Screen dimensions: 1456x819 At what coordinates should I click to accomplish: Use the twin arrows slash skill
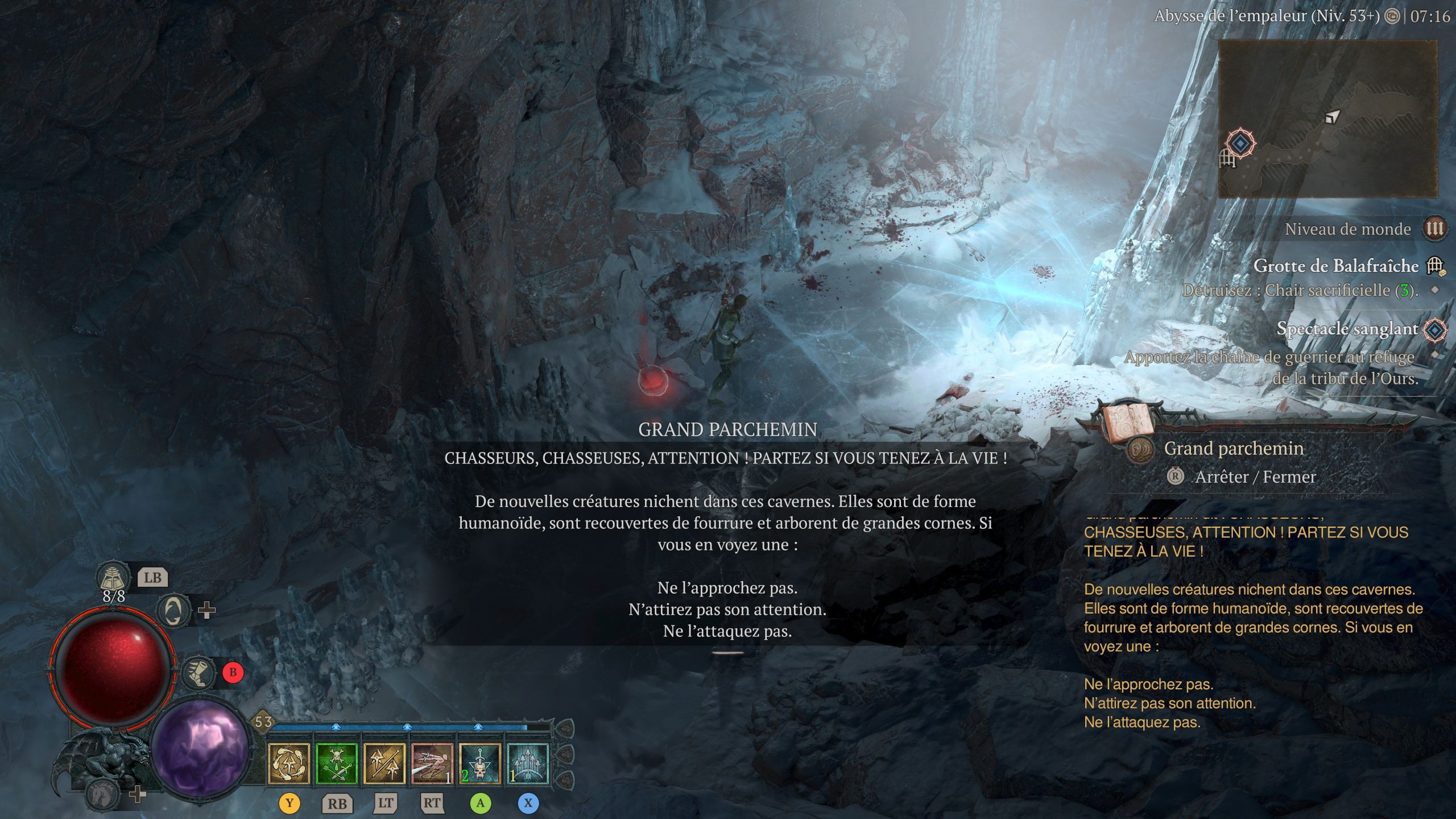[384, 763]
